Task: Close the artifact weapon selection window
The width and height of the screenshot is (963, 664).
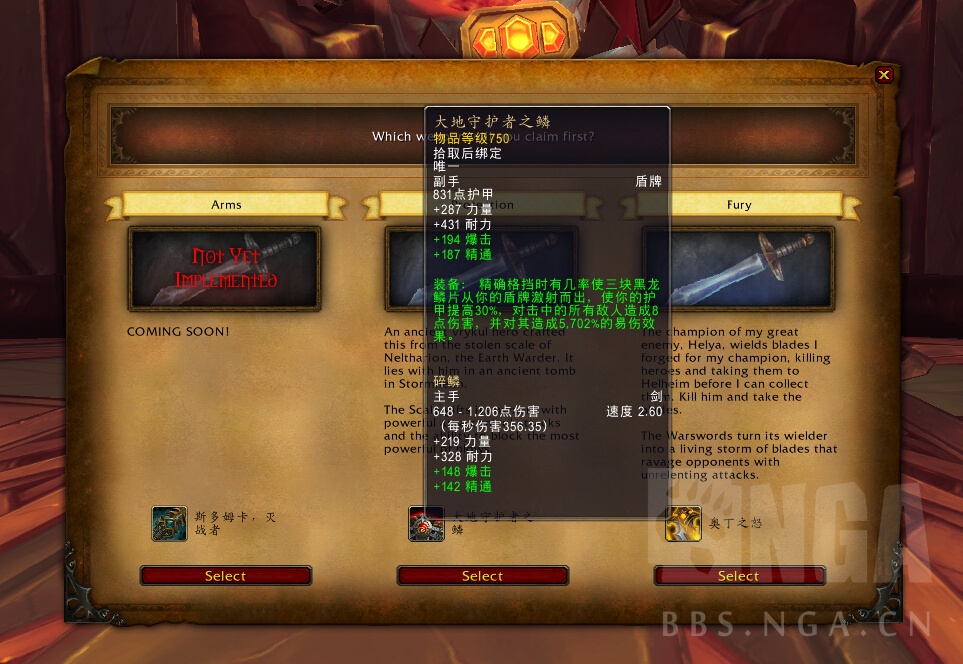Action: point(884,75)
